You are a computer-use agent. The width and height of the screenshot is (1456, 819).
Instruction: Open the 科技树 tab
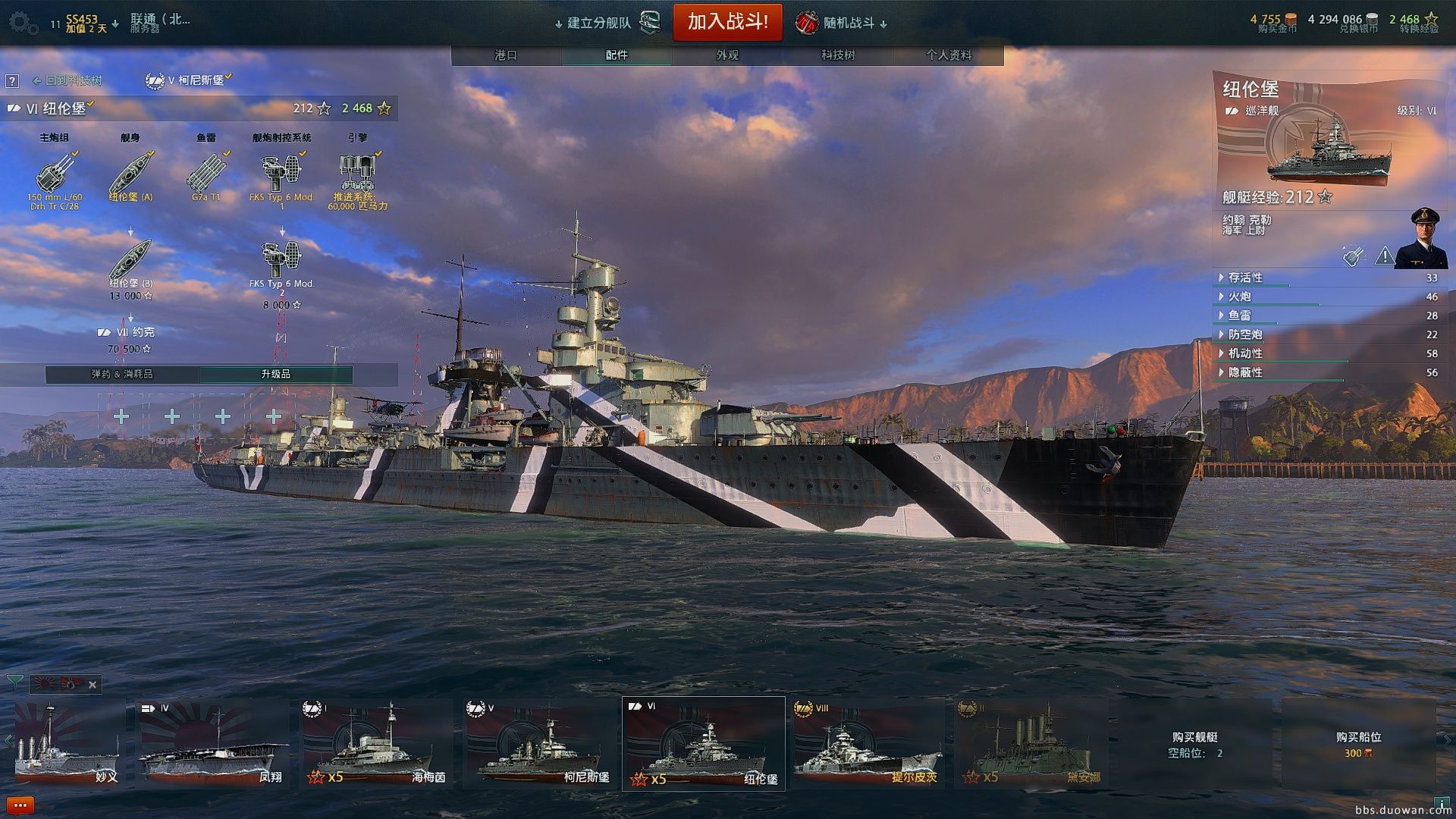tap(838, 55)
